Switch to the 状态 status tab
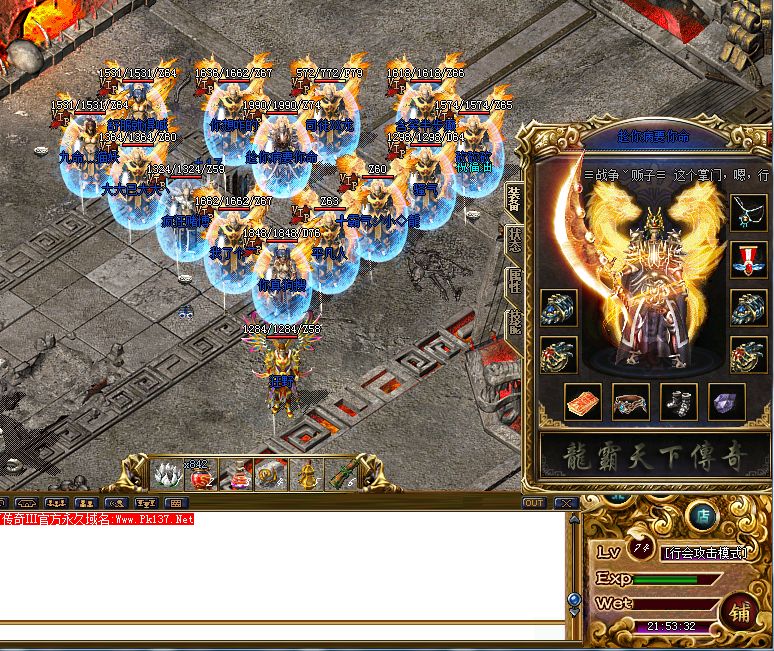774x651 pixels. (514, 239)
